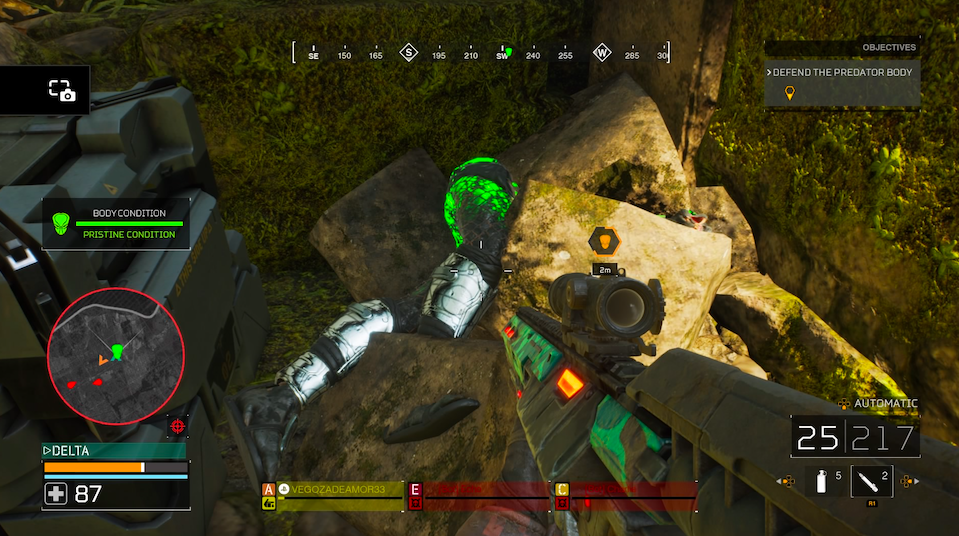This screenshot has height=536, width=959.
Task: Select the orange objective location pin
Action: coord(789,94)
